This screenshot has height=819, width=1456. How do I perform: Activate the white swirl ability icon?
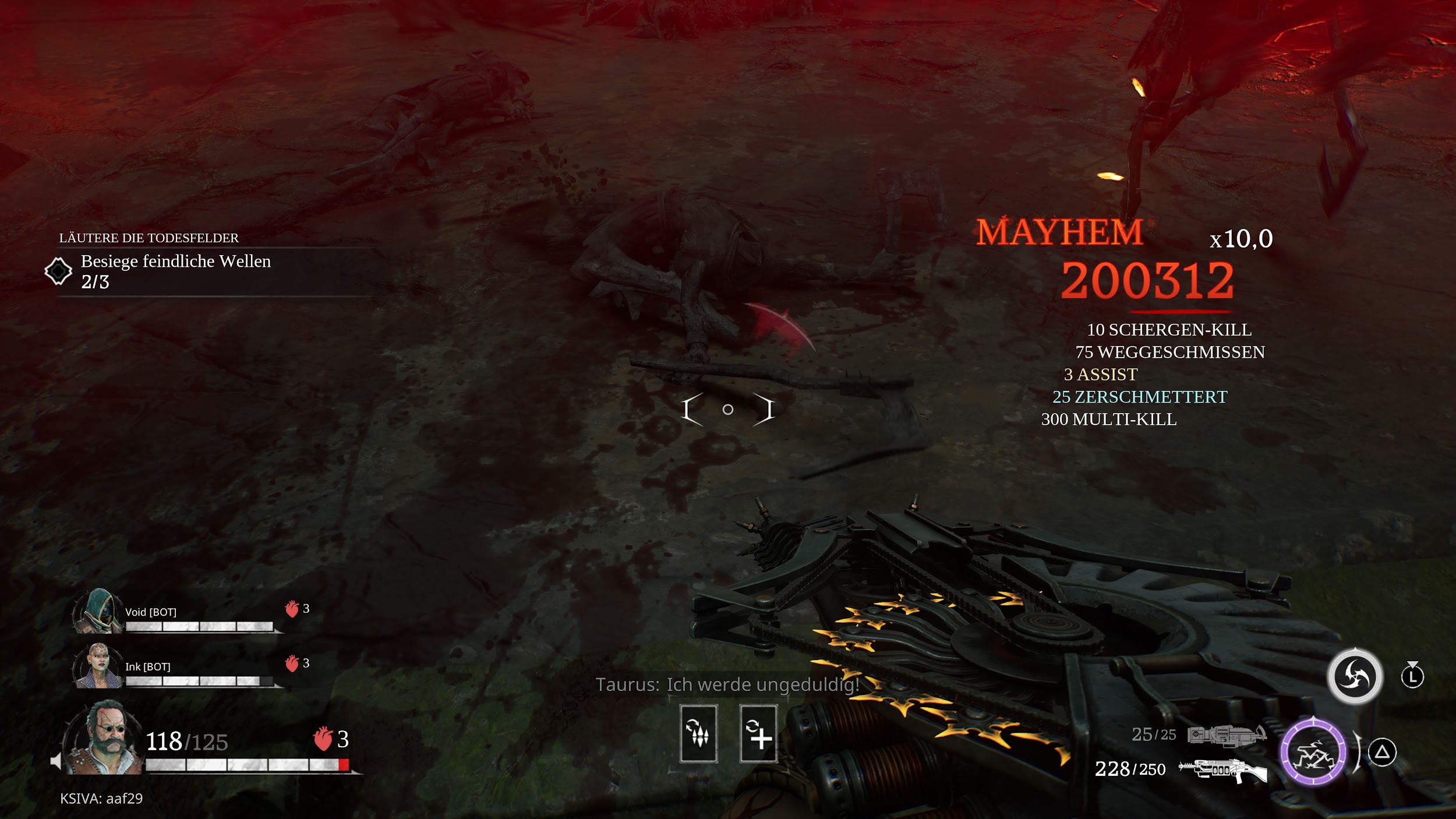pos(1355,676)
